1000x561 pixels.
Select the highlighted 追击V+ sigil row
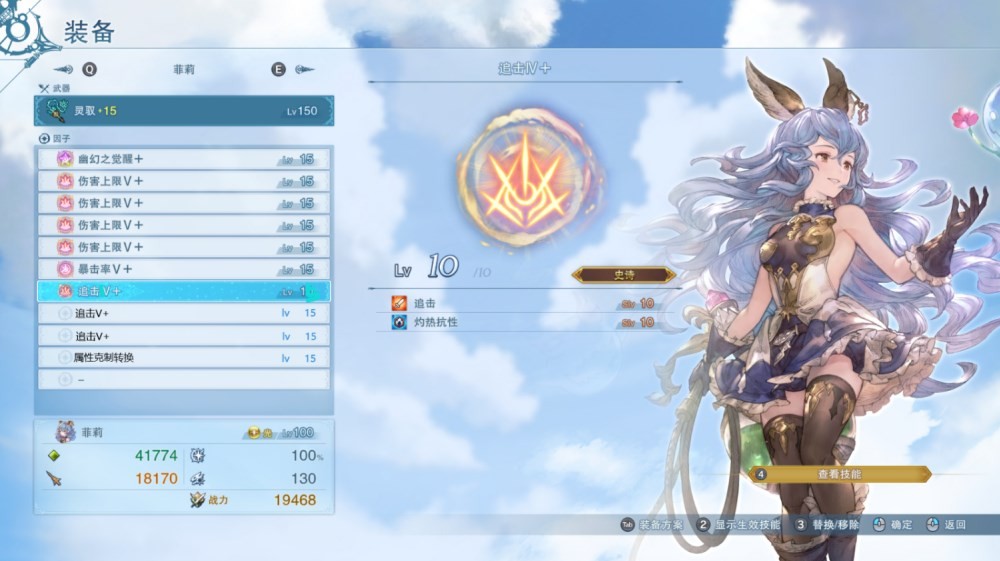pyautogui.click(x=185, y=291)
